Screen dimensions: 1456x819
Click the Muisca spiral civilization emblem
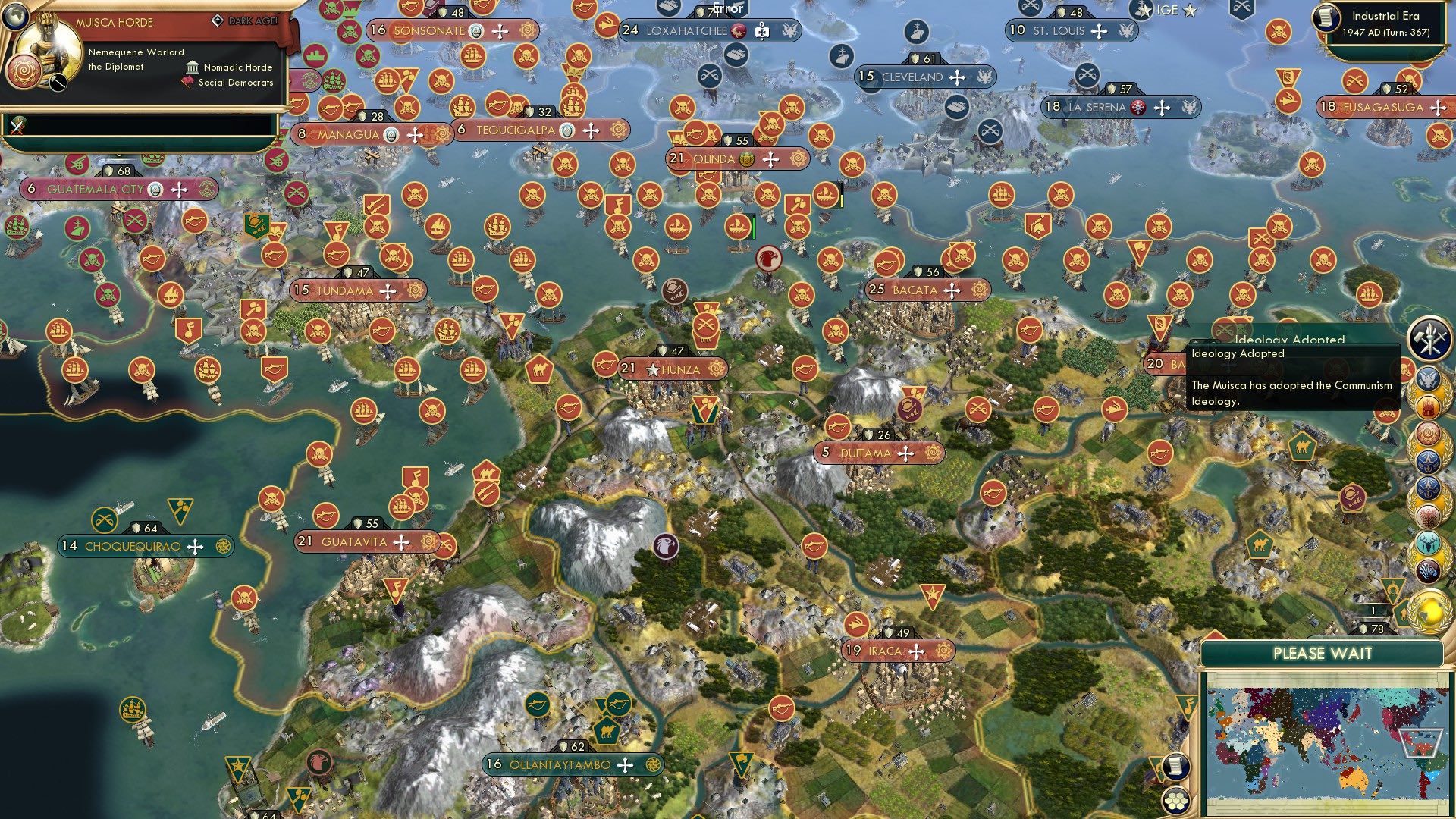pyautogui.click(x=1429, y=433)
